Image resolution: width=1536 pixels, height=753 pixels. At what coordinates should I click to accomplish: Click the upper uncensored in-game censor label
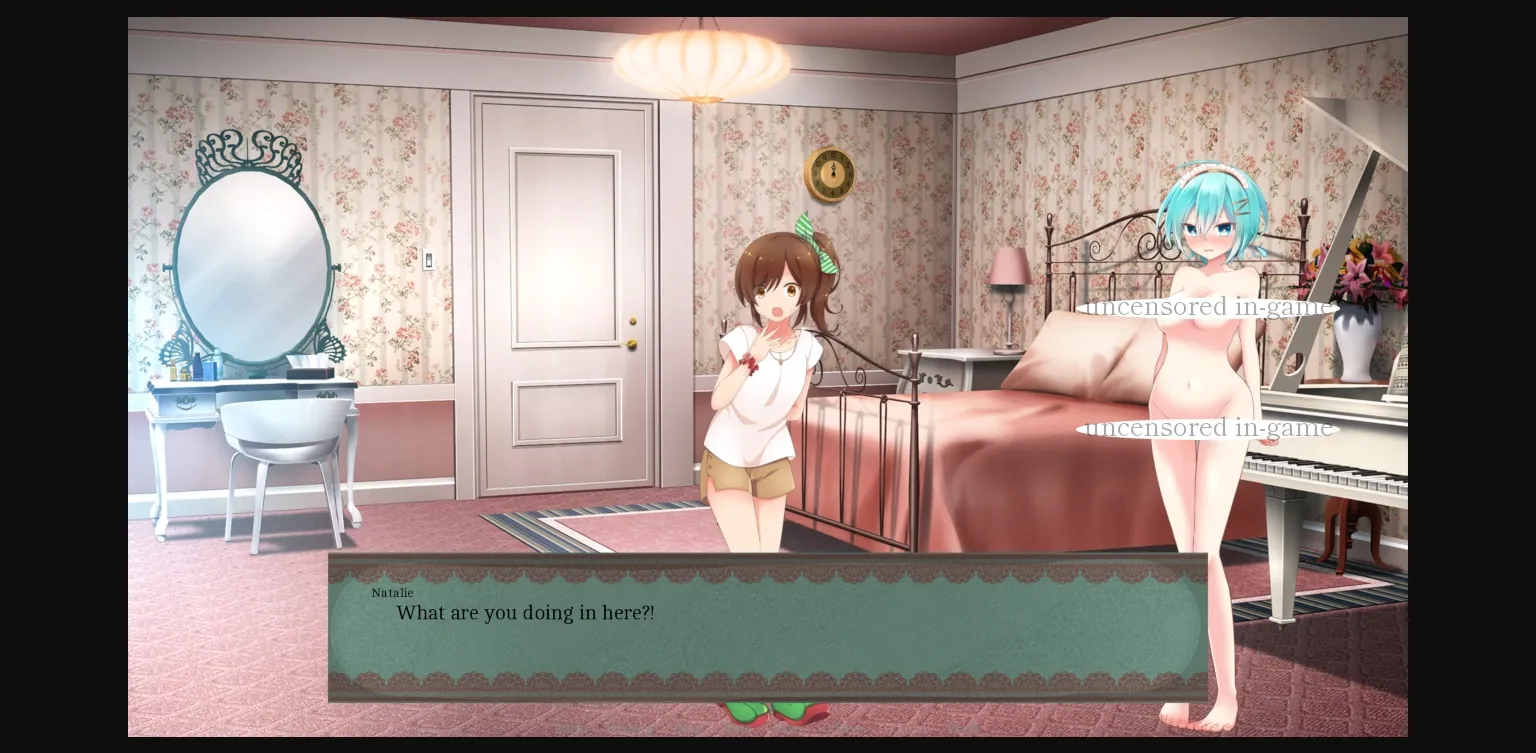click(1211, 306)
